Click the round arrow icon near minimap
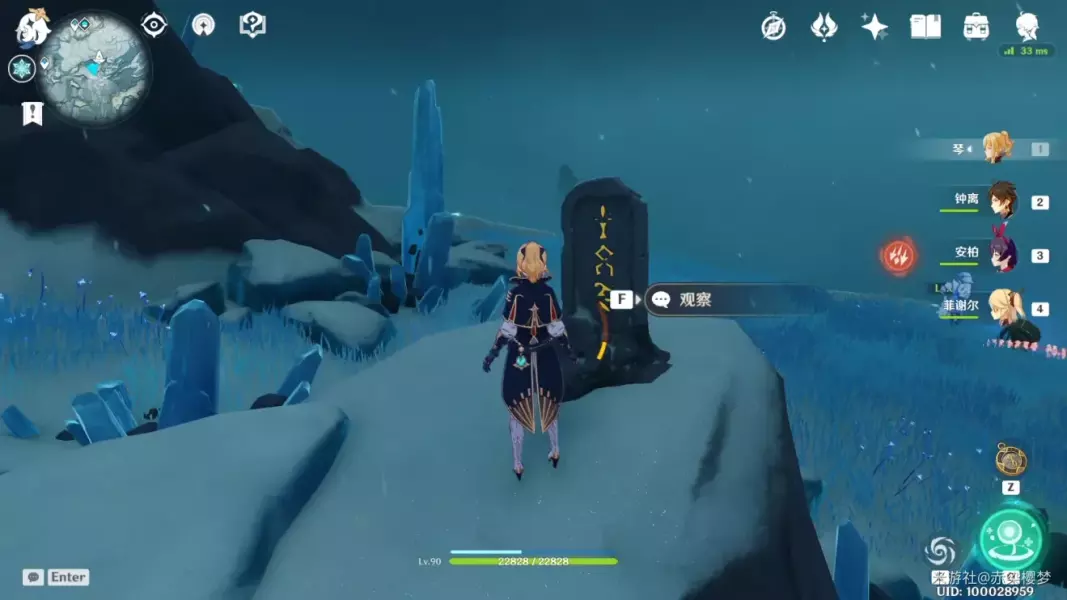 (203, 25)
